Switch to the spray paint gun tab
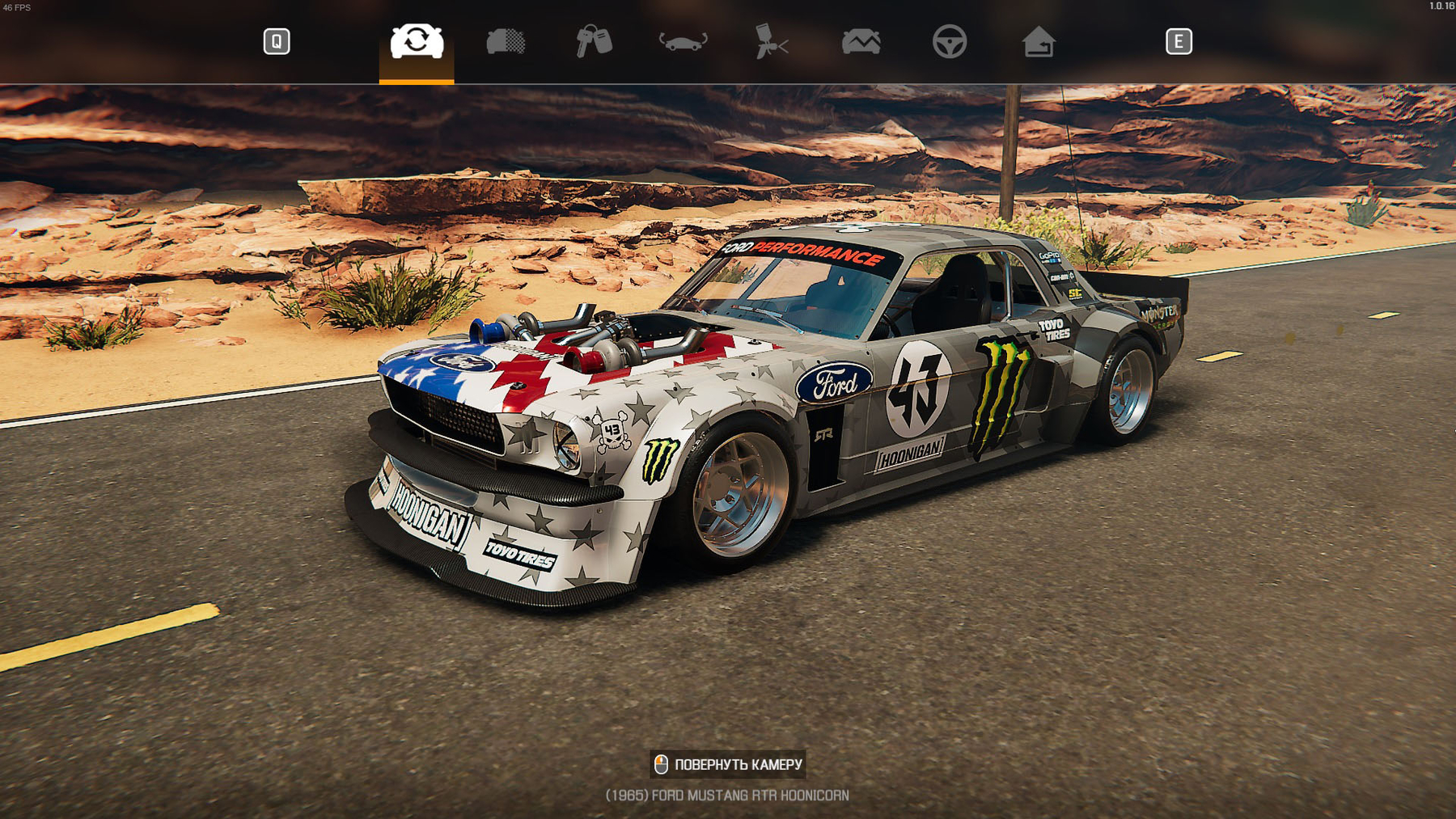 771,41
